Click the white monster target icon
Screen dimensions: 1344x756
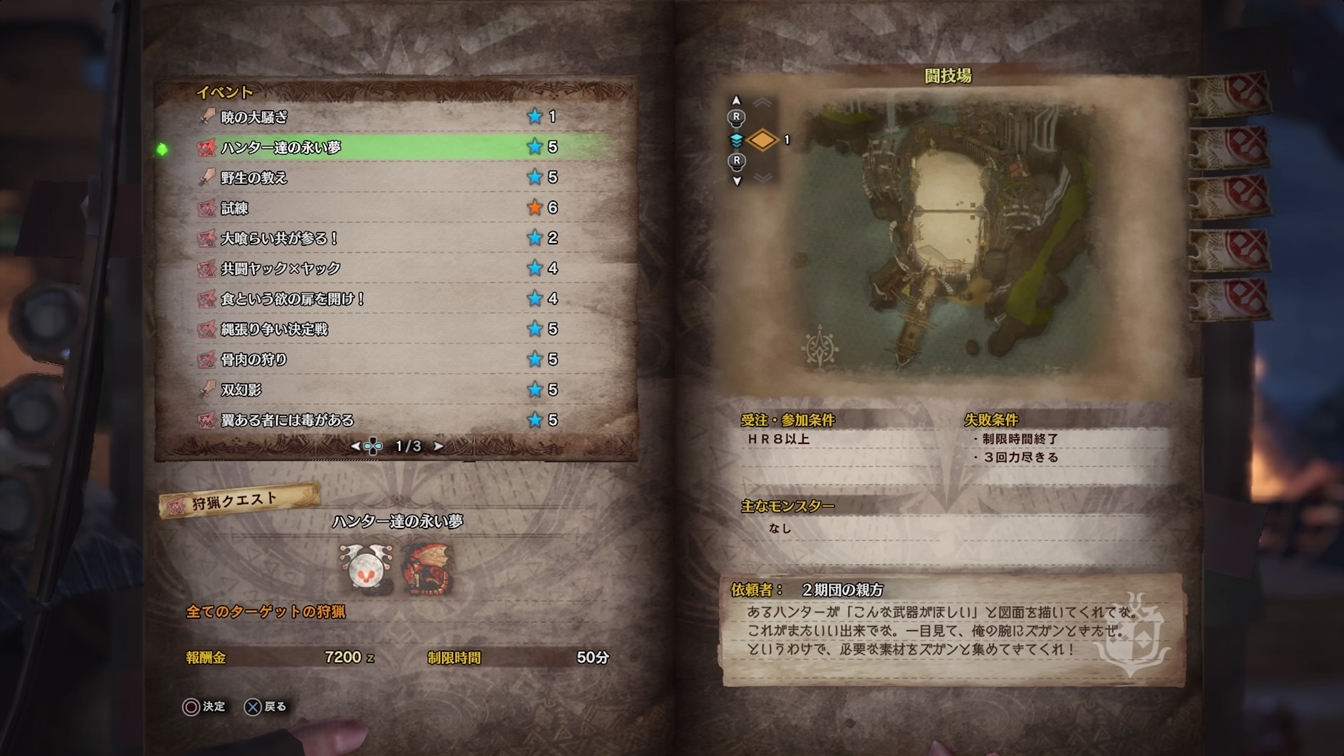tap(365, 569)
